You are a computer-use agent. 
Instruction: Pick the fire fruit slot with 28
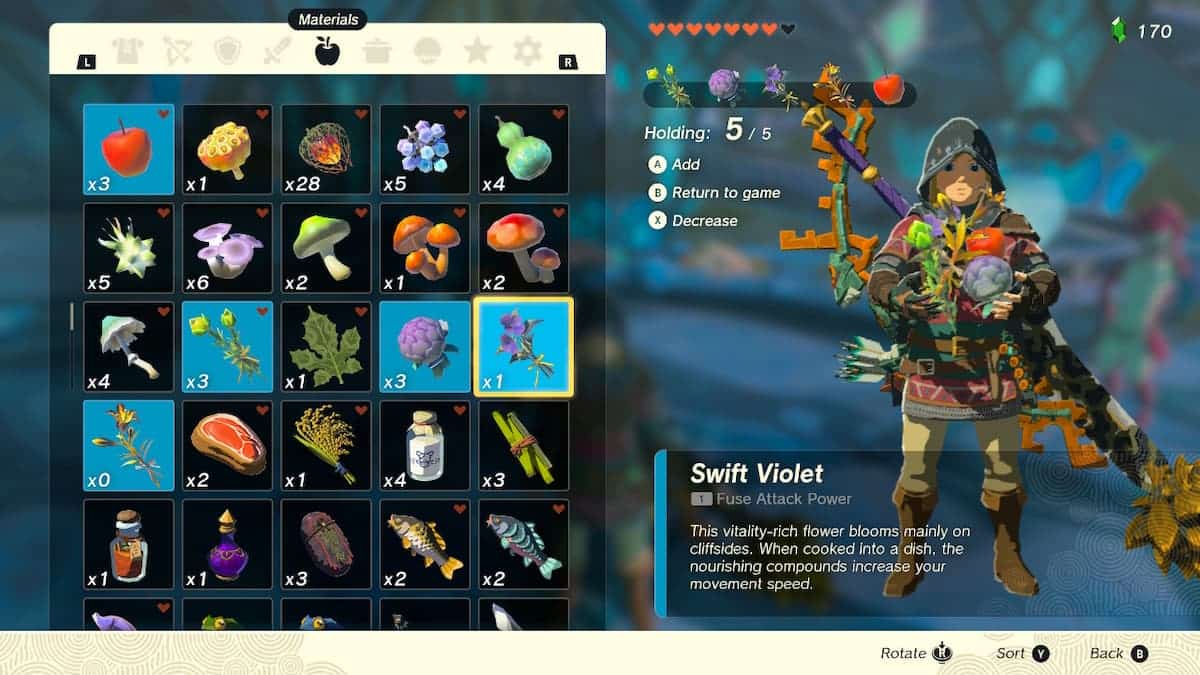click(326, 149)
